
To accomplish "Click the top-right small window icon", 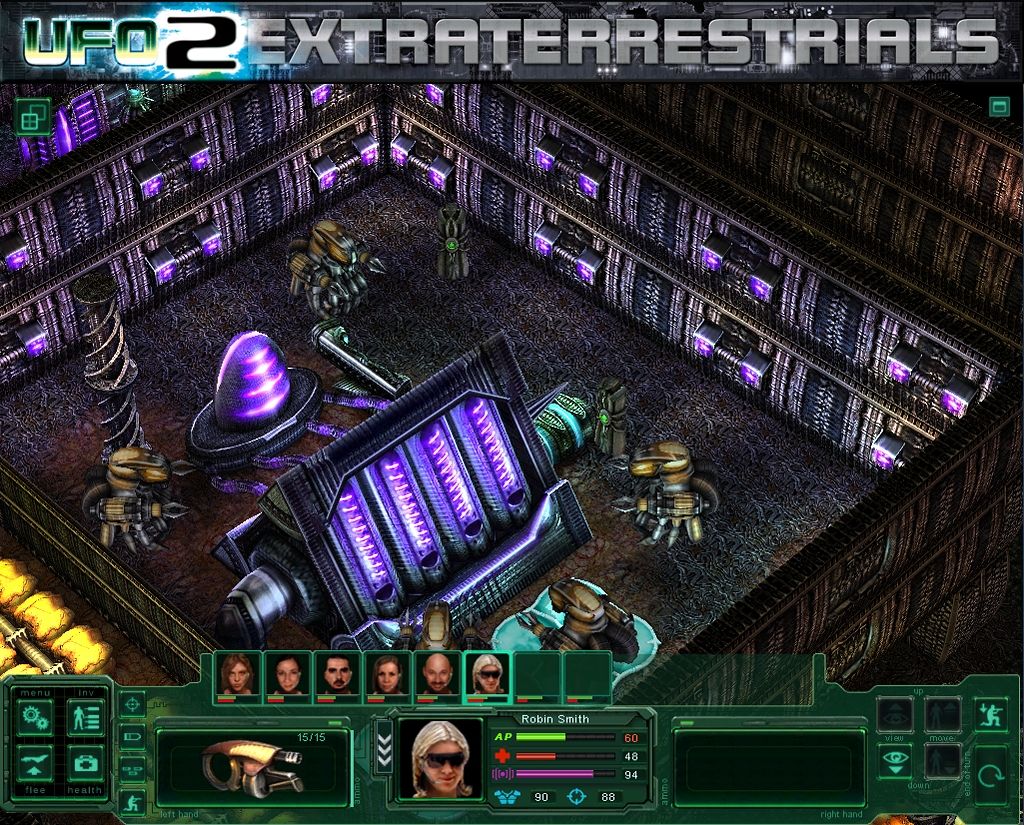I will coord(998,106).
